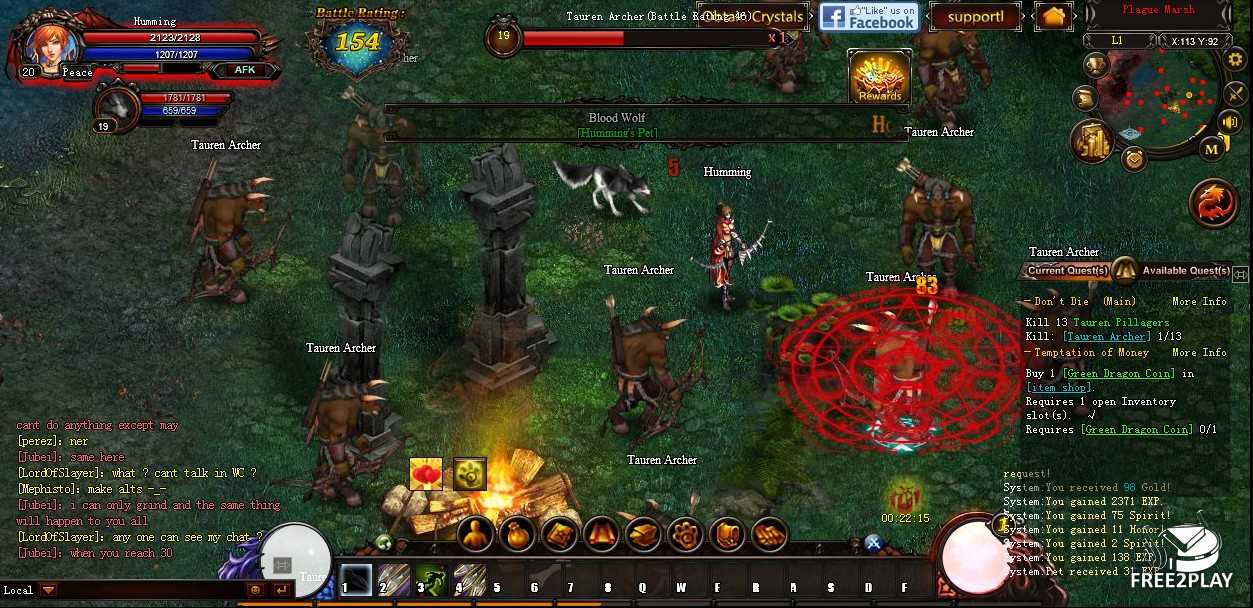Open the character silhouette menu icon

(476, 534)
